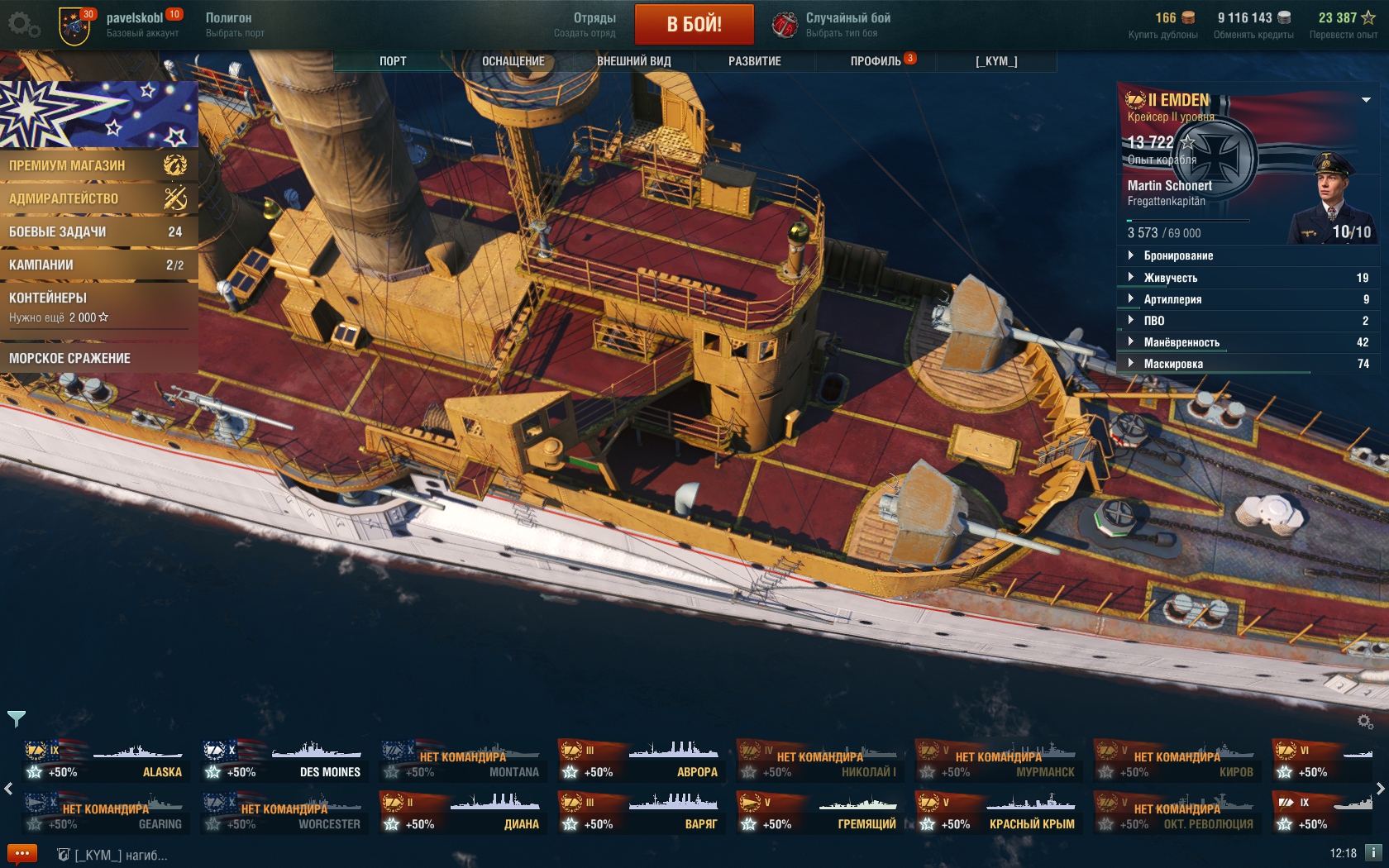
Task: Enter the АДМИРАЛТЕЙСТВО menu
Action: point(98,198)
